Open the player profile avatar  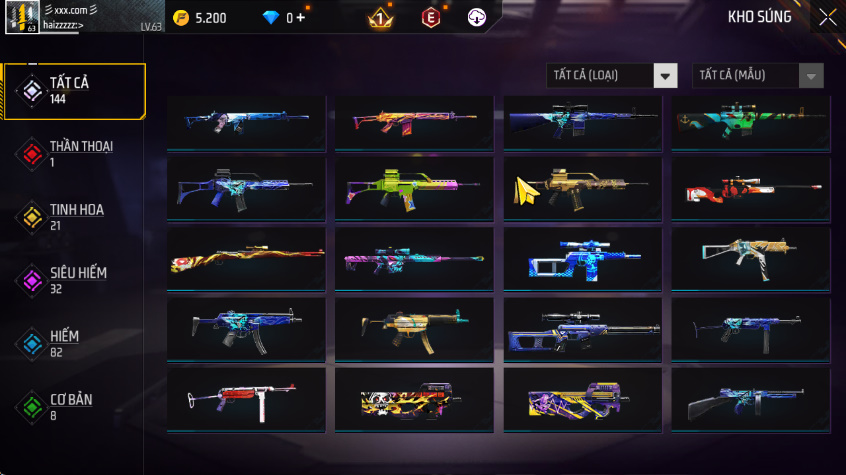pos(21,18)
